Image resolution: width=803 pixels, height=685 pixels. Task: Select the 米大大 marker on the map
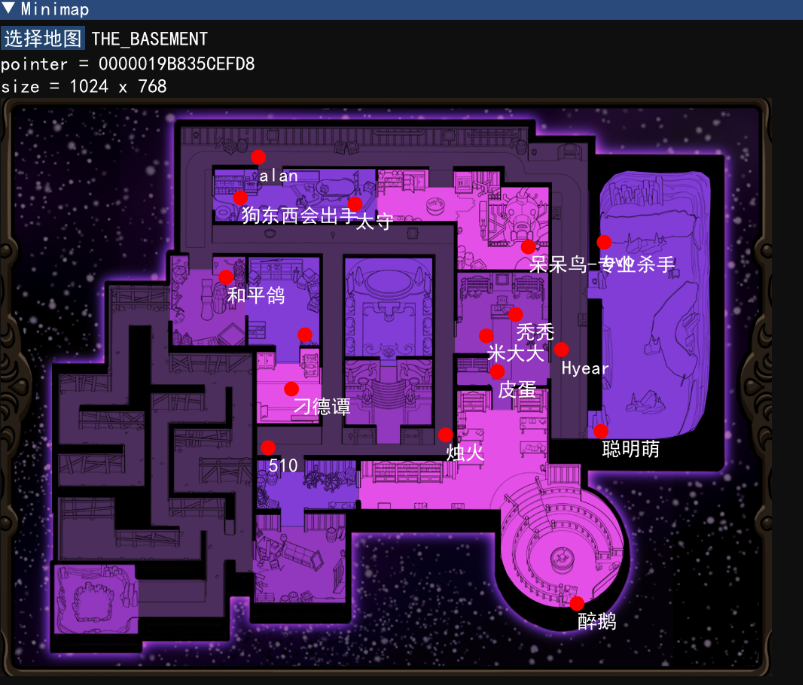(x=486, y=336)
